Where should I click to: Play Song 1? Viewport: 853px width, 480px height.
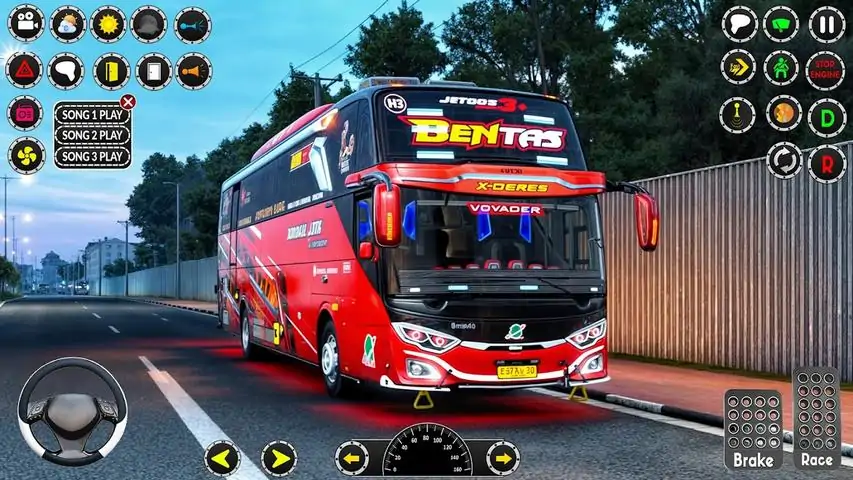click(92, 113)
